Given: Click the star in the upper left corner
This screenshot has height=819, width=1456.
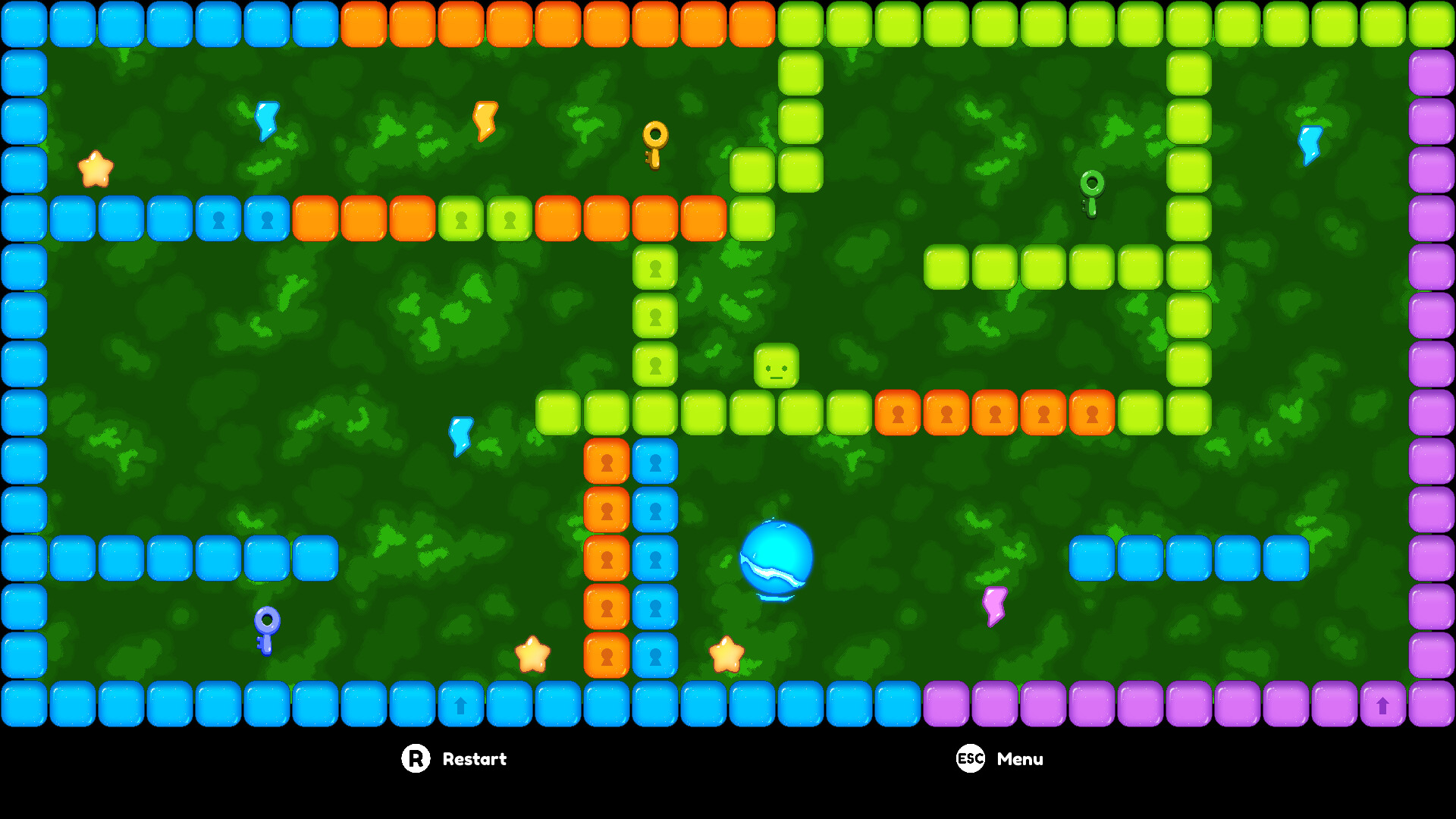Looking at the screenshot, I should tap(94, 167).
